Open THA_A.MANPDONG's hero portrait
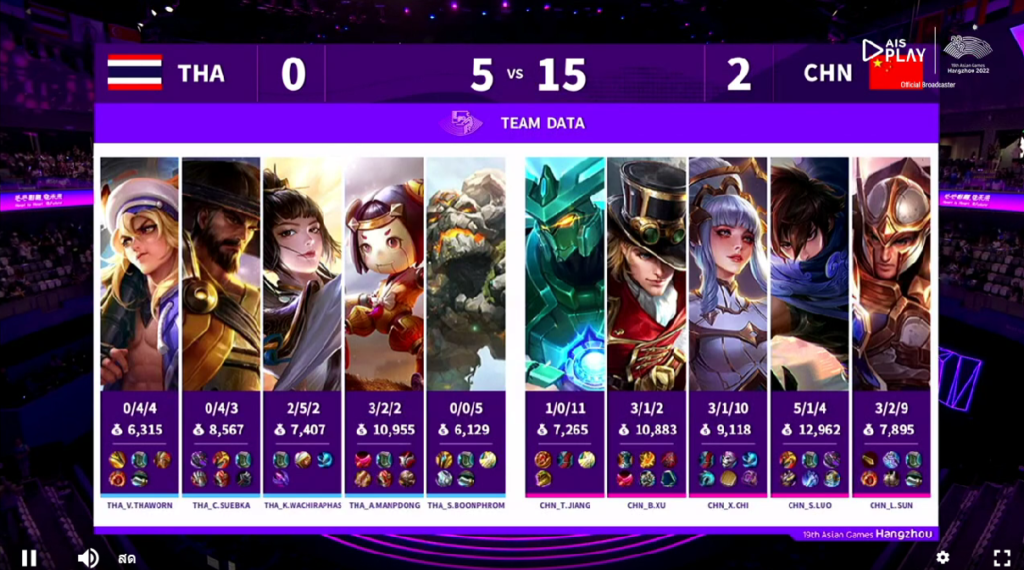 tap(384, 273)
